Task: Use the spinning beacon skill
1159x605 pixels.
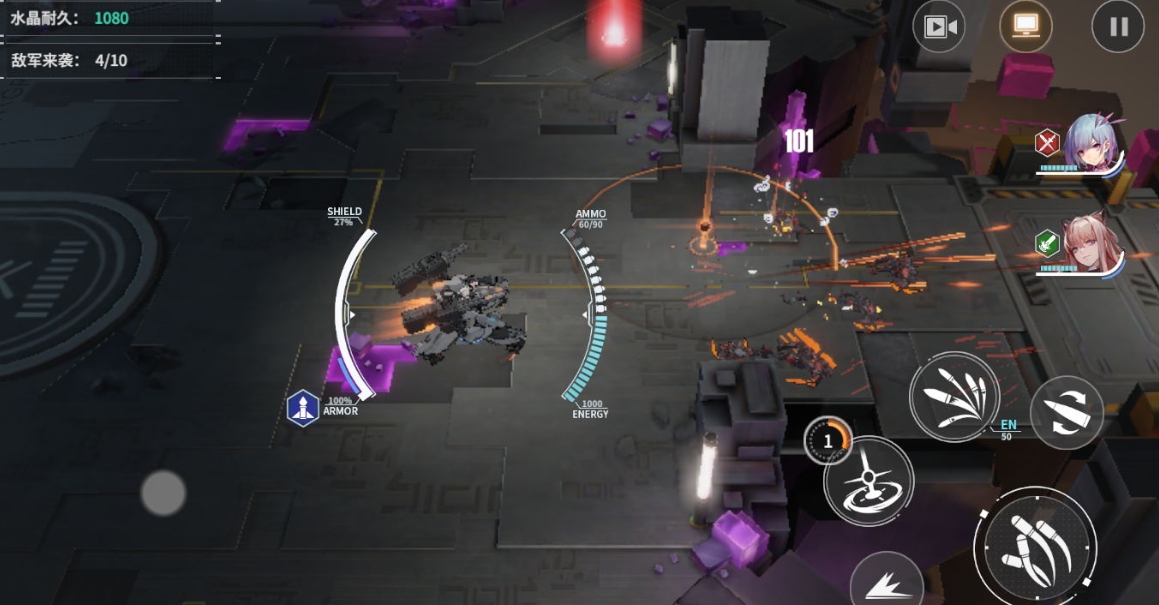Action: point(868,481)
